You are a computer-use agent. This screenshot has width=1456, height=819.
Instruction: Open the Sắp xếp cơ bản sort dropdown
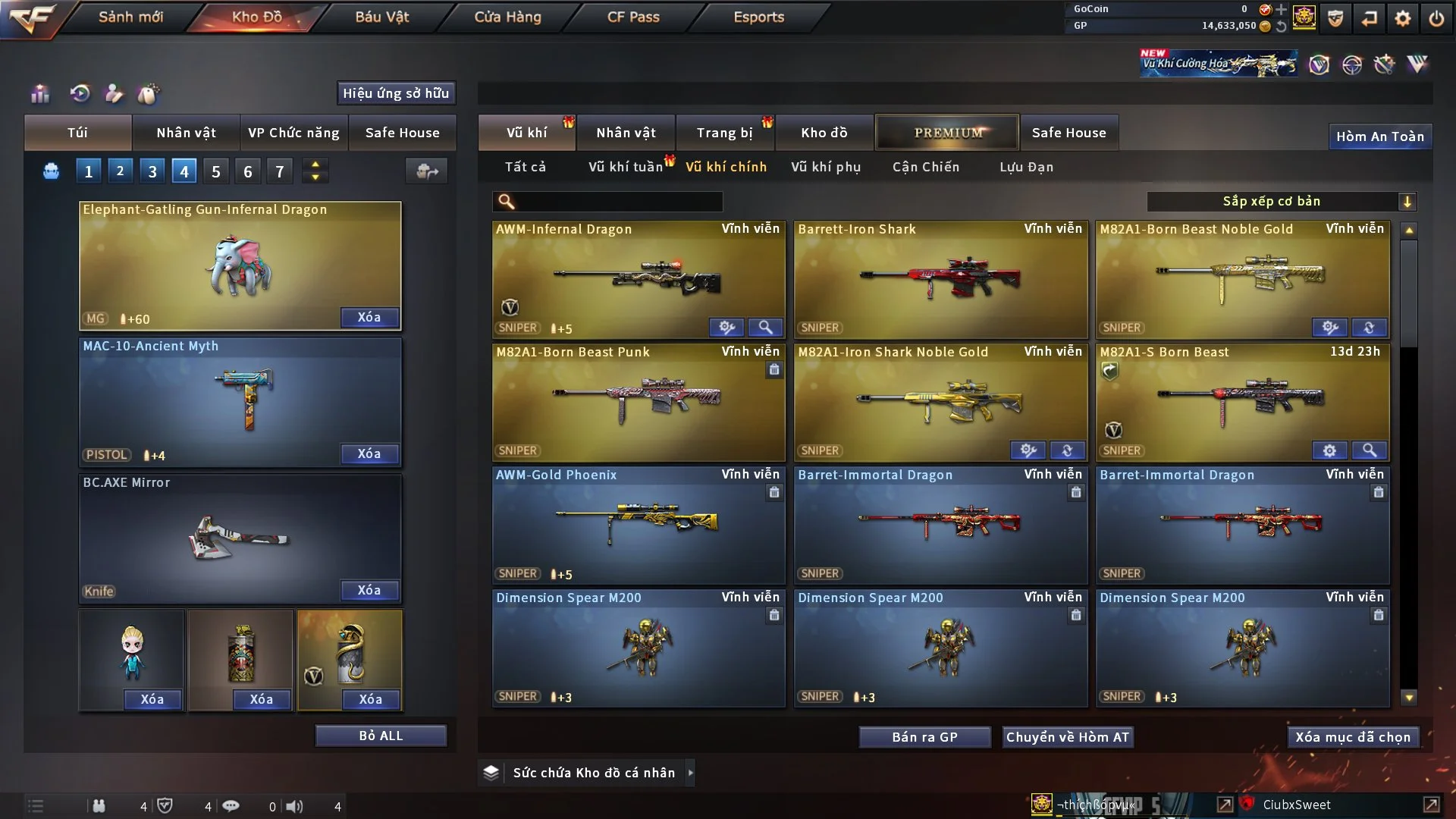tap(1281, 201)
